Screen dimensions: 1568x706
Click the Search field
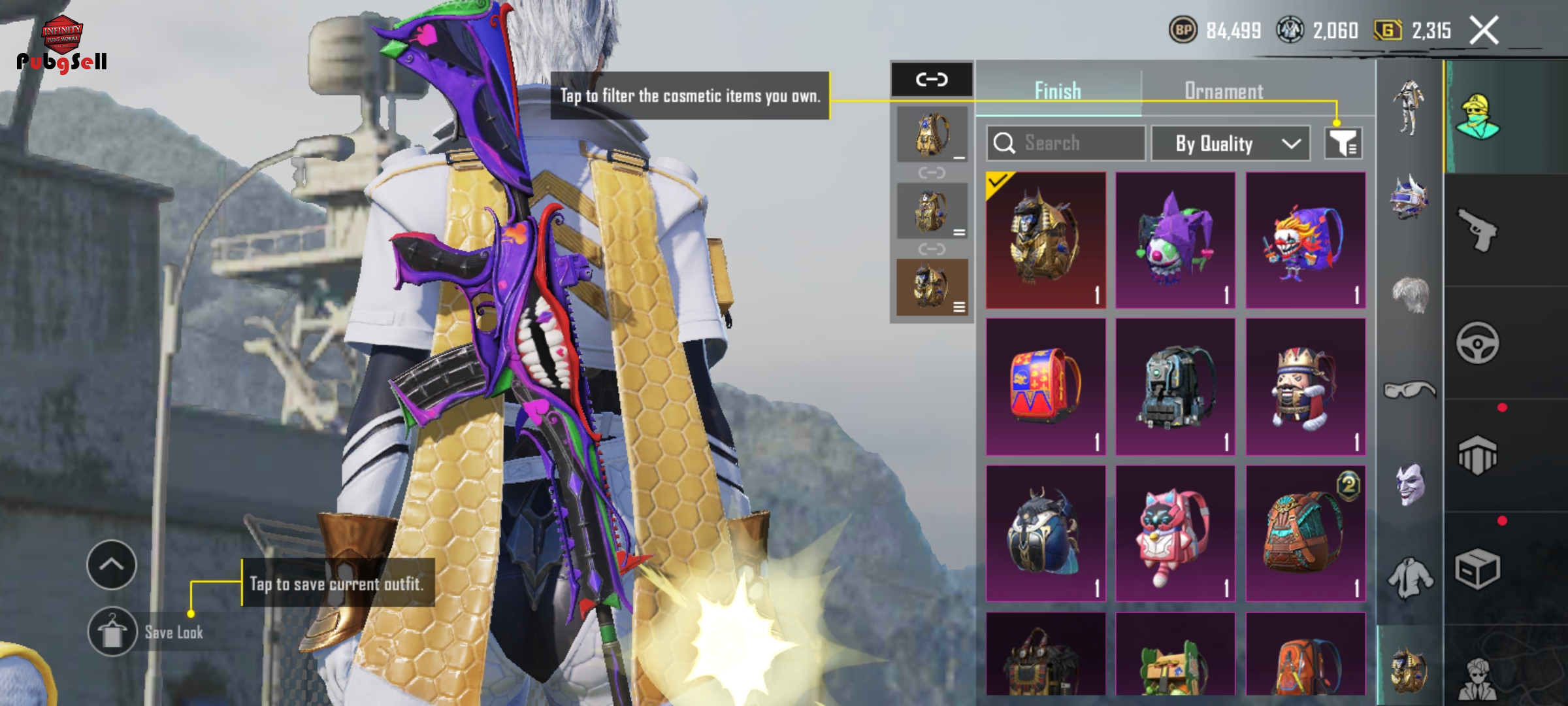[x=1066, y=143]
